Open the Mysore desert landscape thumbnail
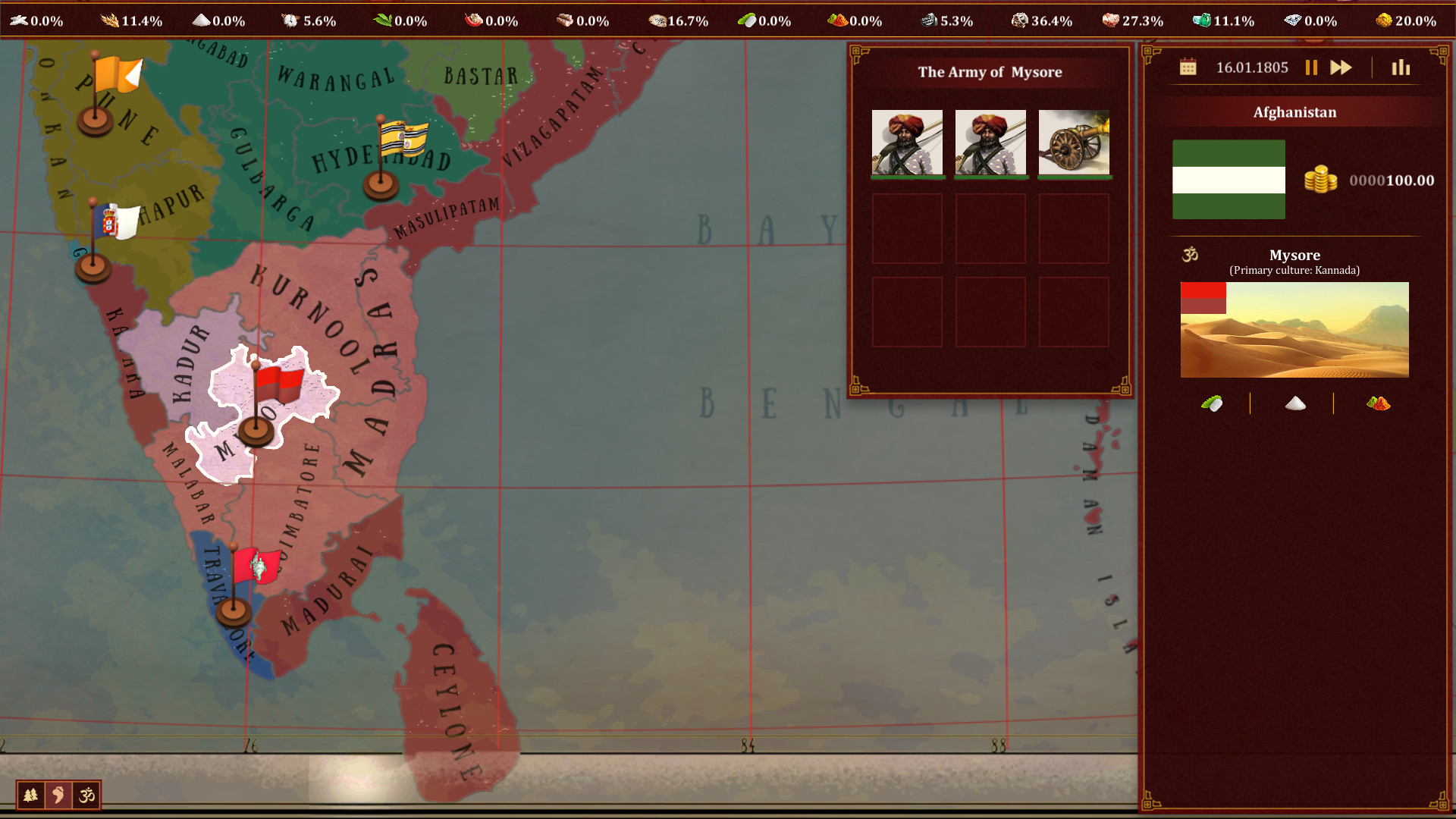The image size is (1456, 819). click(1294, 328)
